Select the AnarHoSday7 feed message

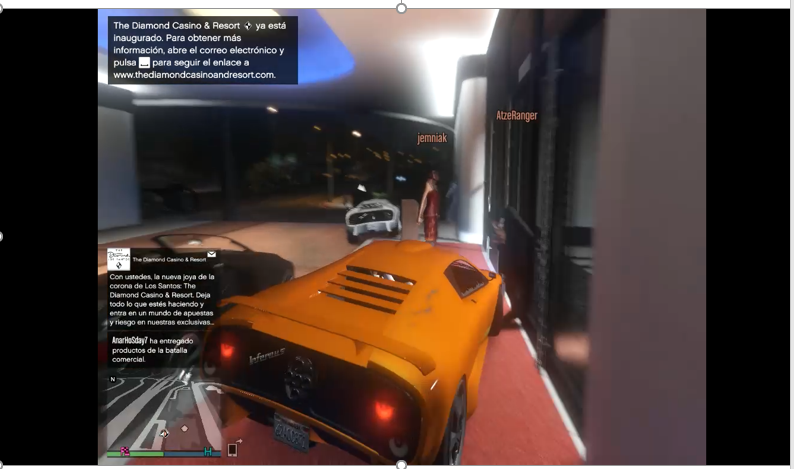point(153,349)
